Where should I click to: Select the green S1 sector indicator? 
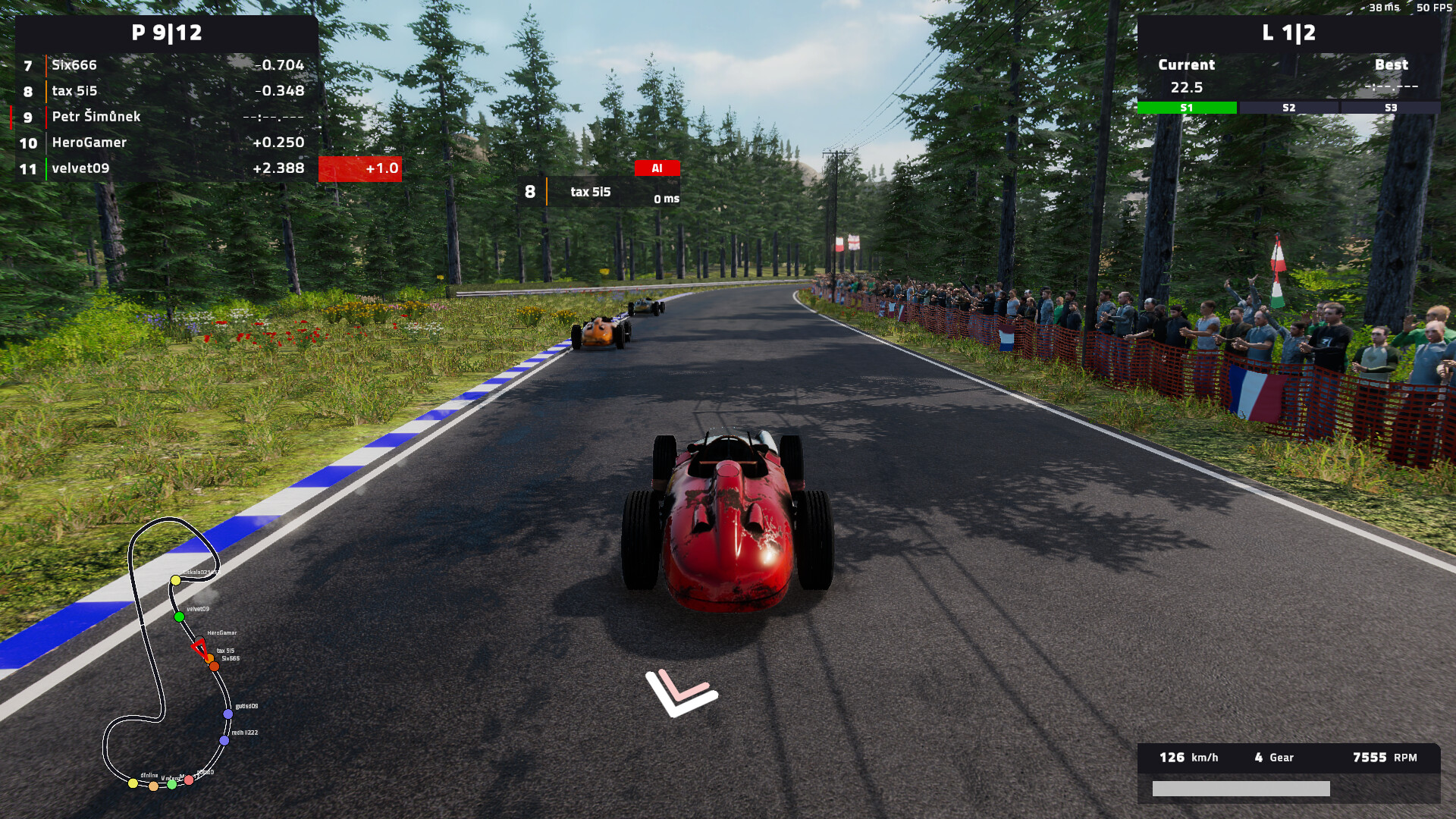click(x=1187, y=107)
